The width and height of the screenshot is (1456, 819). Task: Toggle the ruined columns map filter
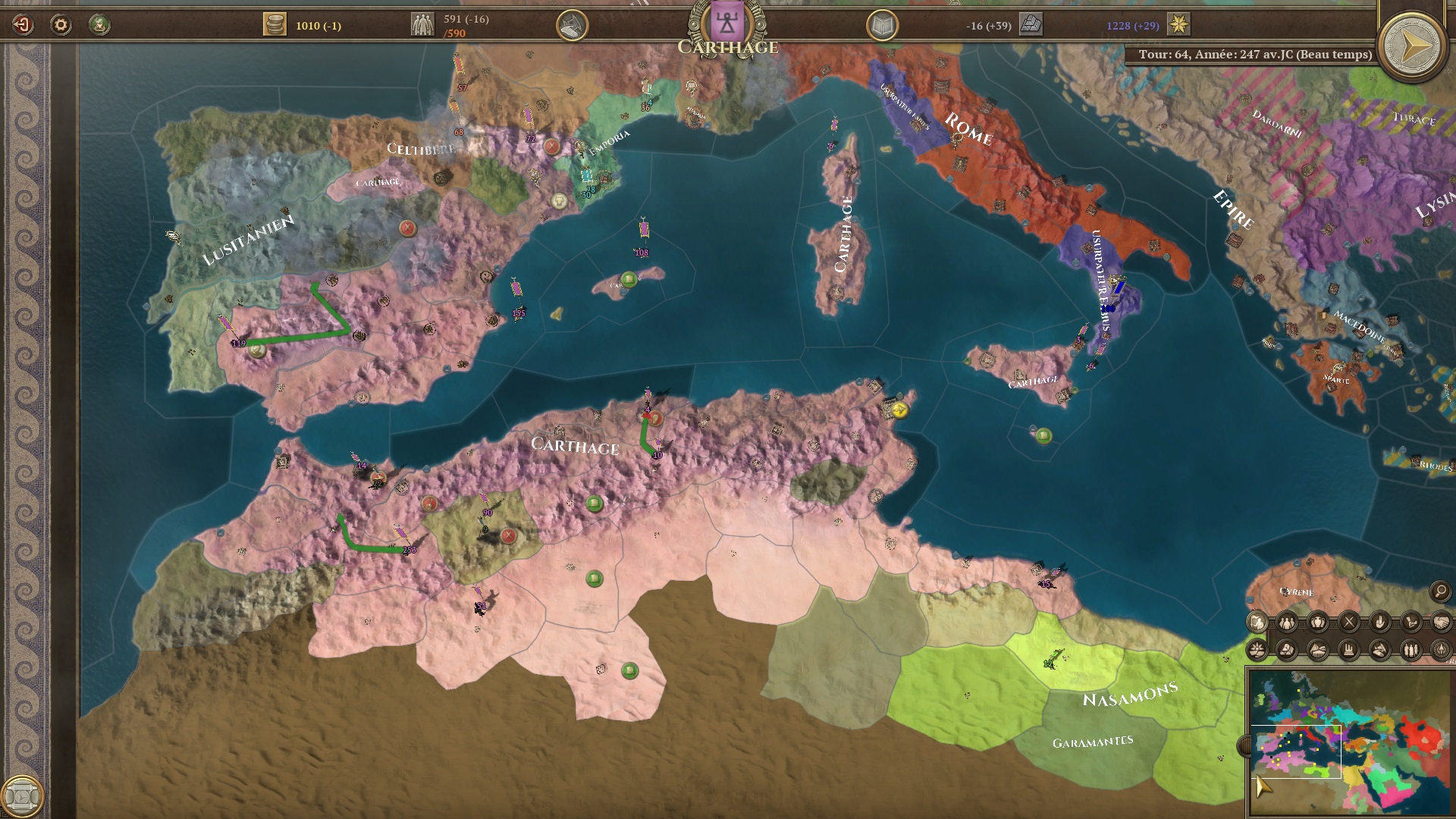(1349, 650)
